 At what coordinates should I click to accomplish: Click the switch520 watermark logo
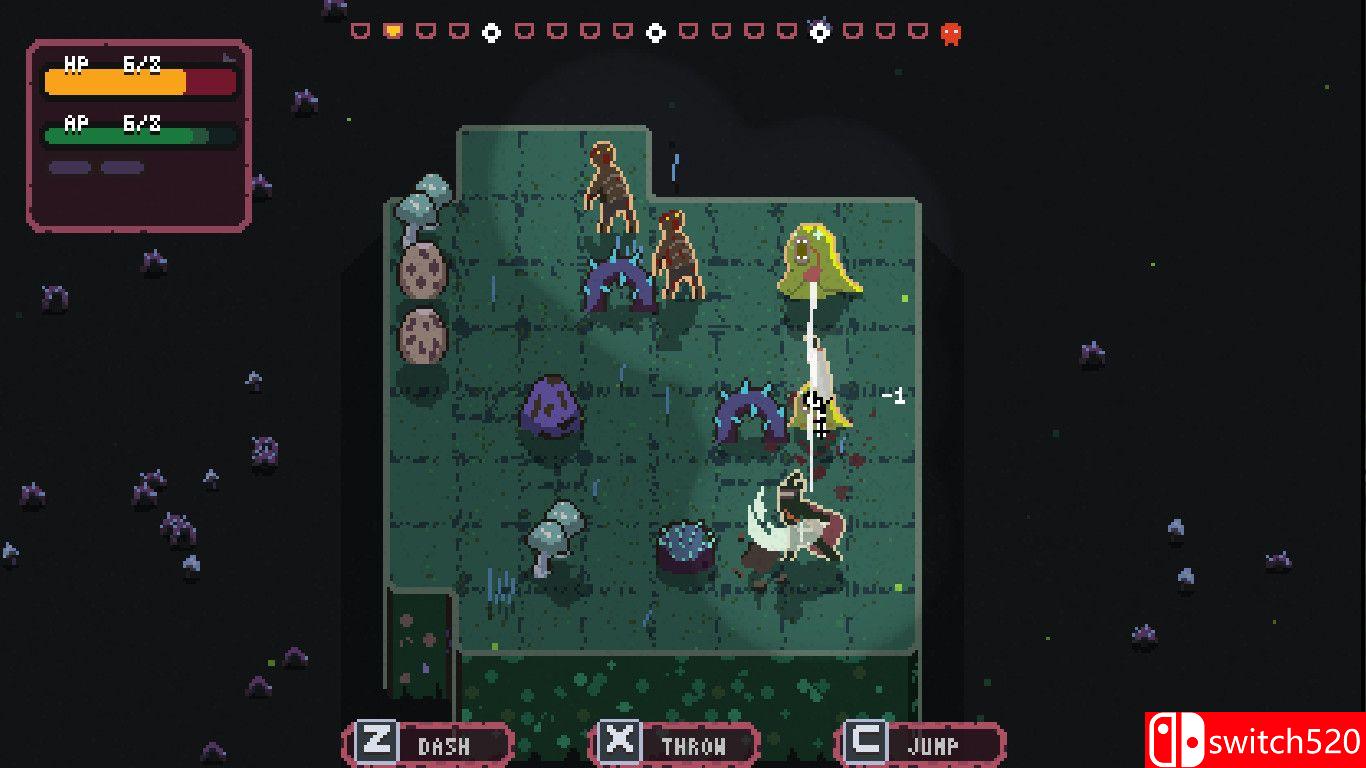pyautogui.click(x=1255, y=740)
